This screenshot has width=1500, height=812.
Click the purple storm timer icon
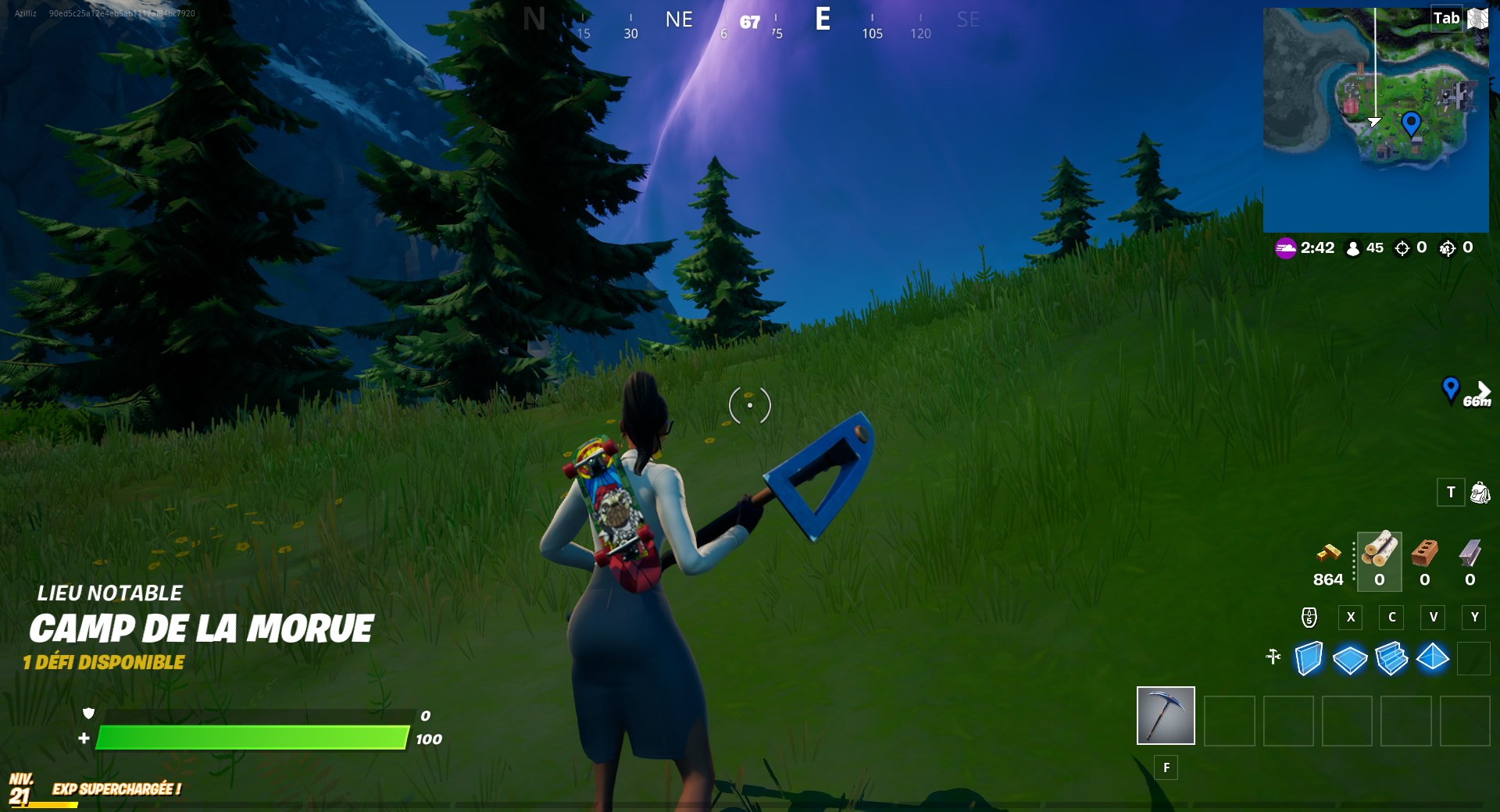1286,248
